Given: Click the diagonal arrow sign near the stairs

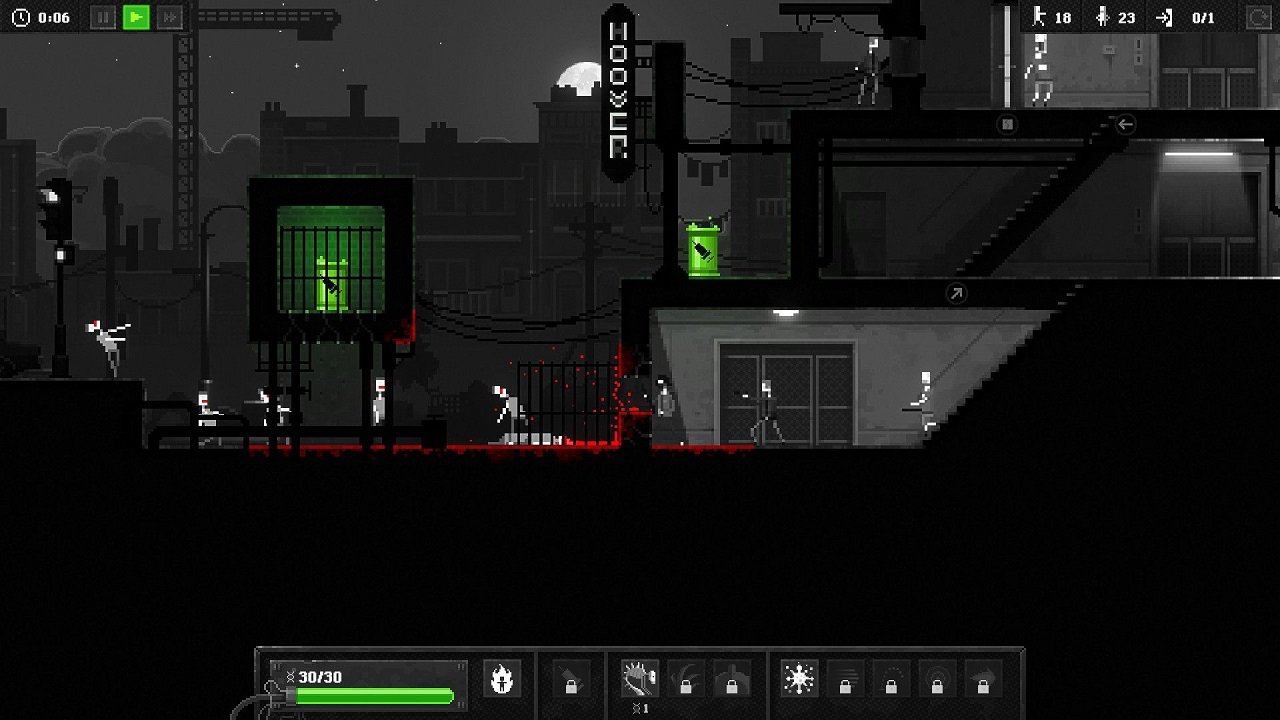Looking at the screenshot, I should [955, 291].
